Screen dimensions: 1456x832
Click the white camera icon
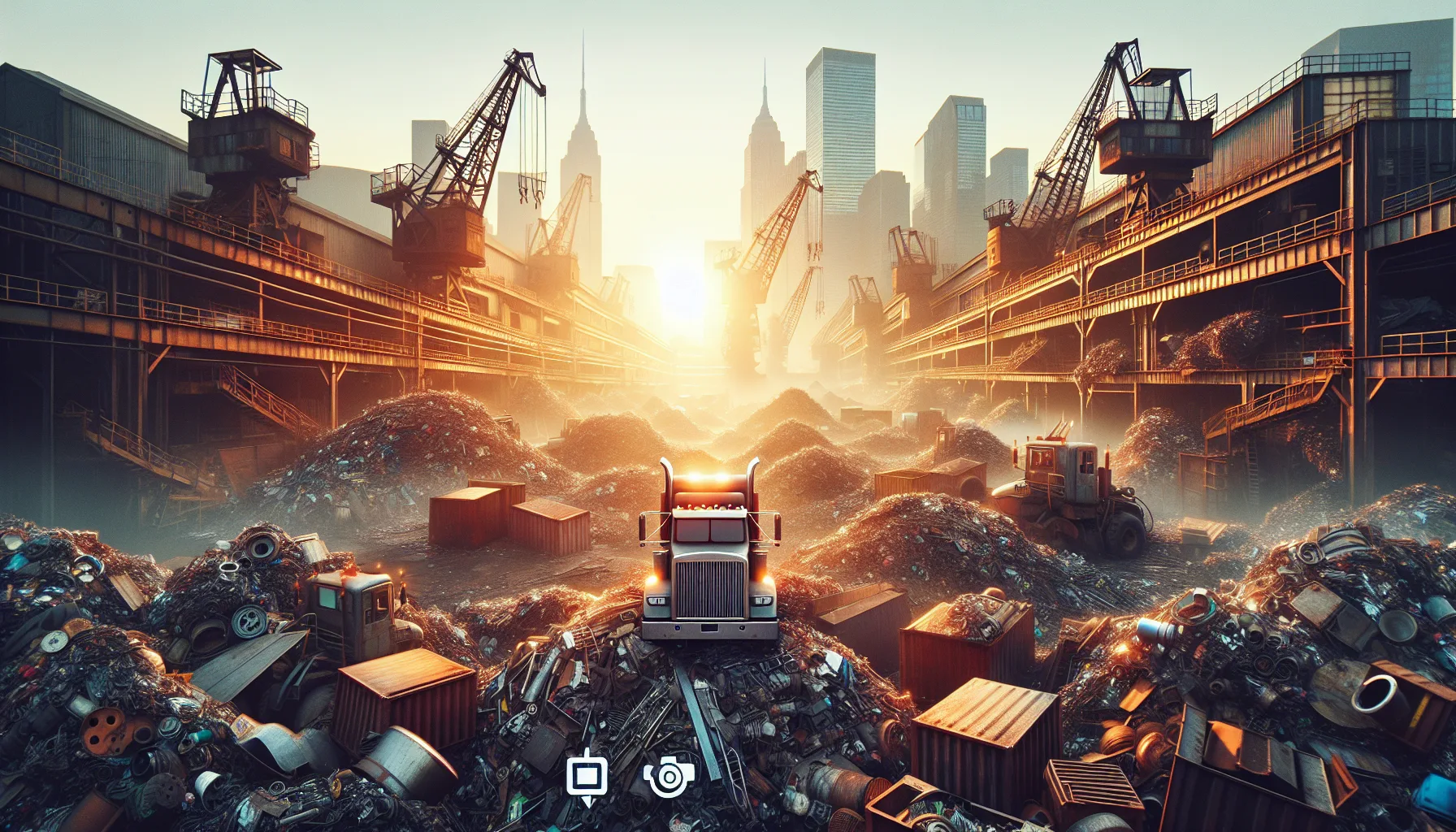(669, 778)
